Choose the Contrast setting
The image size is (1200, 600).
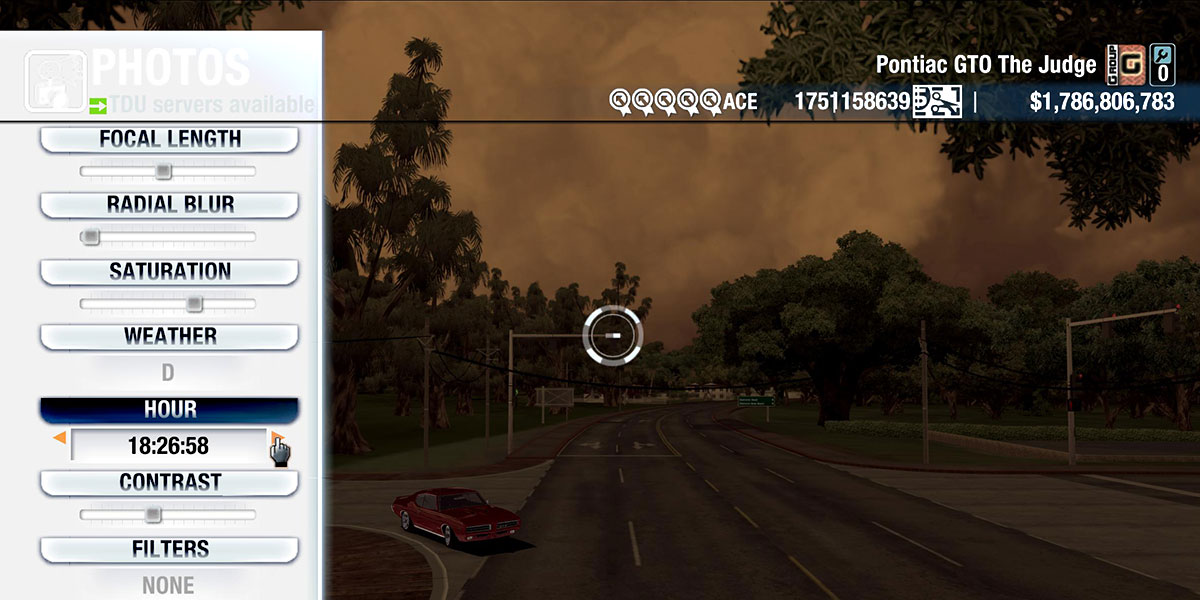(169, 483)
